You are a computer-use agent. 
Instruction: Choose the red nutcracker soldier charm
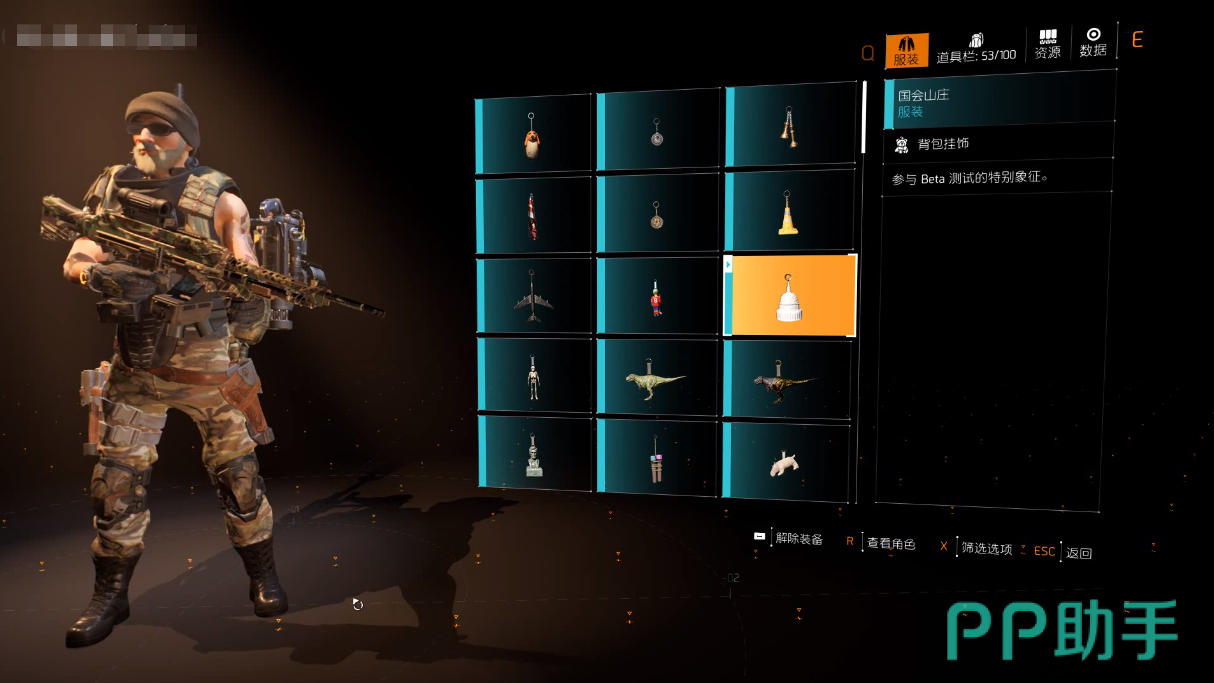657,297
